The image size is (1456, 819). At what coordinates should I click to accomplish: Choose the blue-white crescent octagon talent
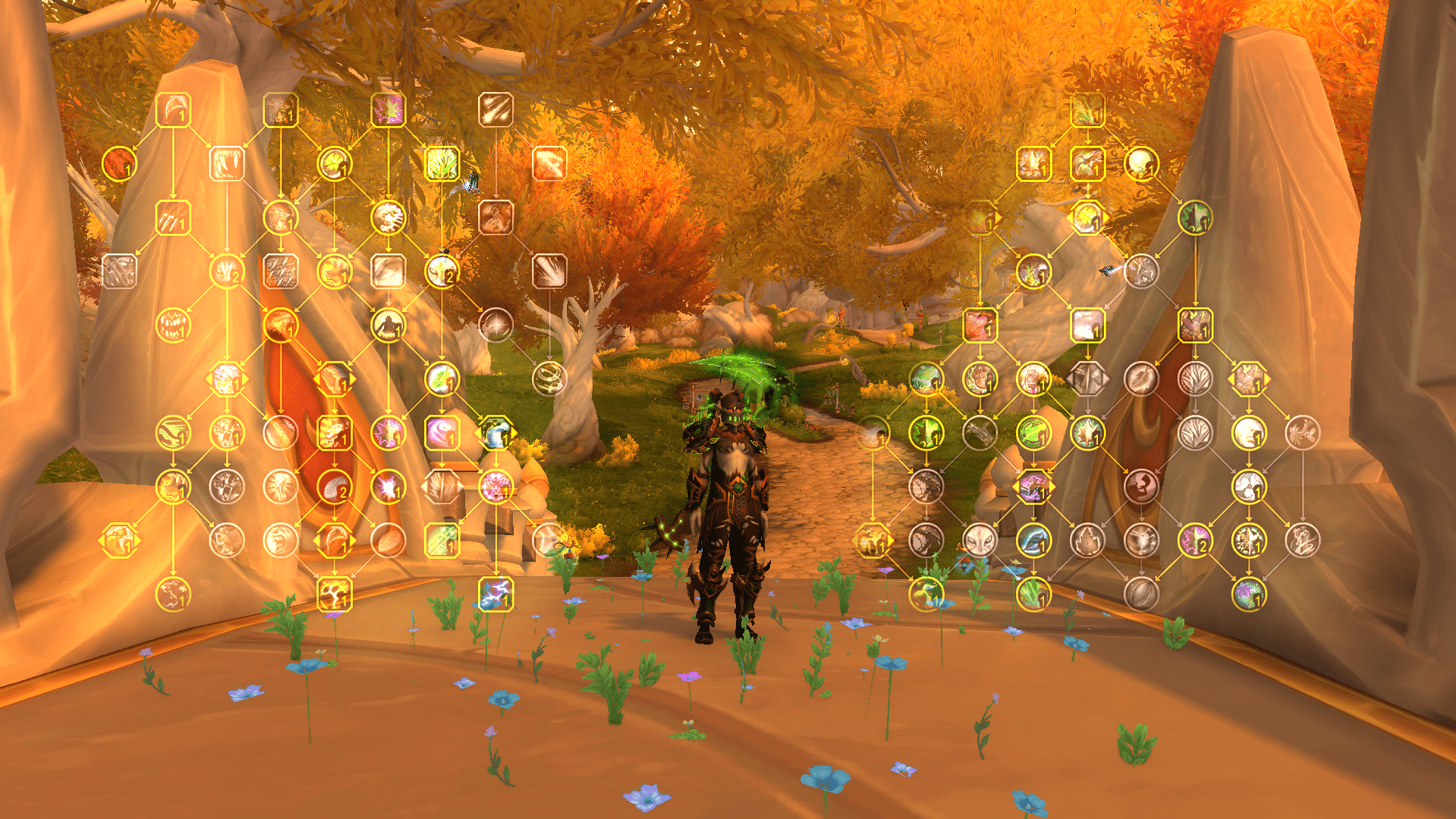pos(496,433)
